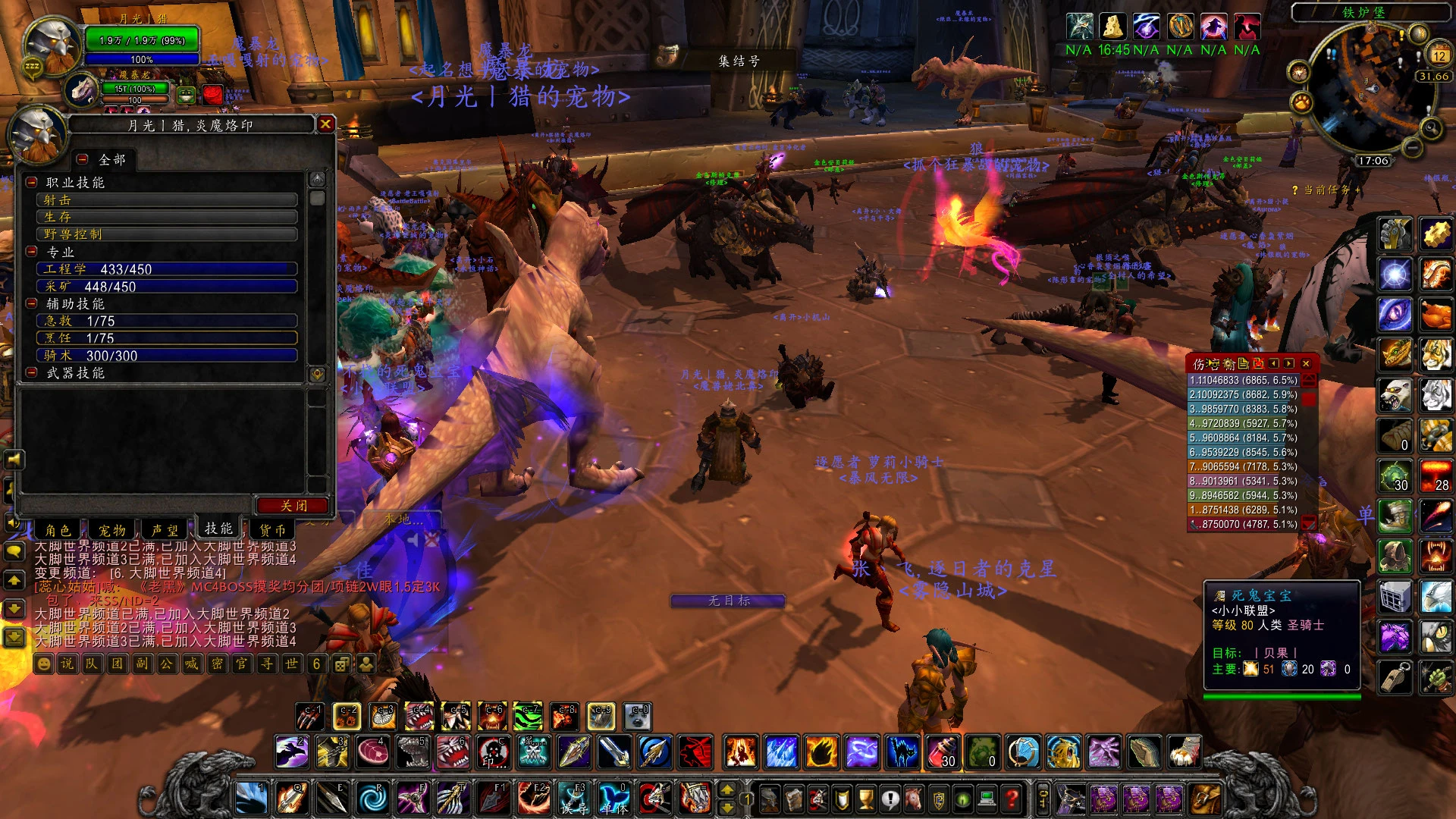This screenshot has height=819, width=1456.
Task: Close the damage meter window
Action: click(x=1306, y=364)
